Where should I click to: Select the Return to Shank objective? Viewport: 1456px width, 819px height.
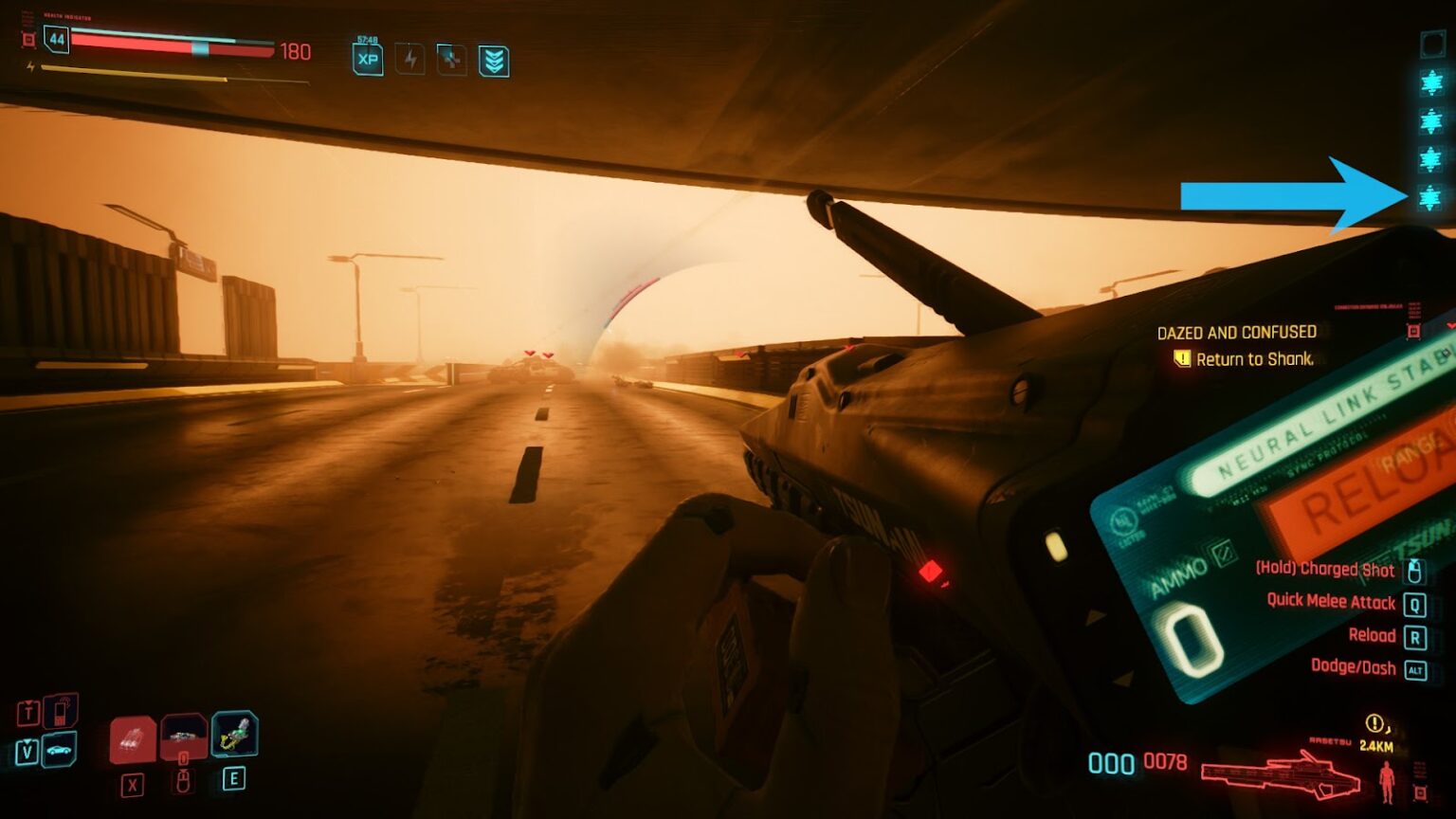(1253, 359)
